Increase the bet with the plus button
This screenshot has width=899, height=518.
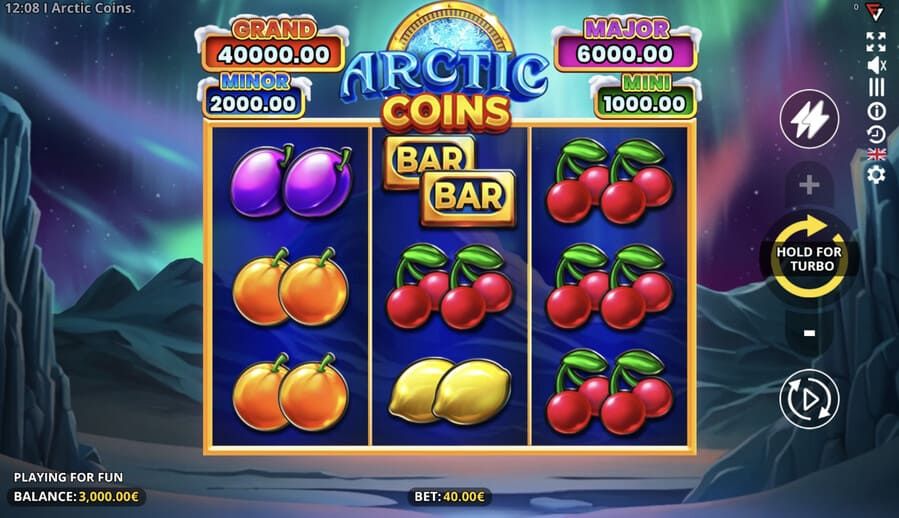(x=809, y=186)
